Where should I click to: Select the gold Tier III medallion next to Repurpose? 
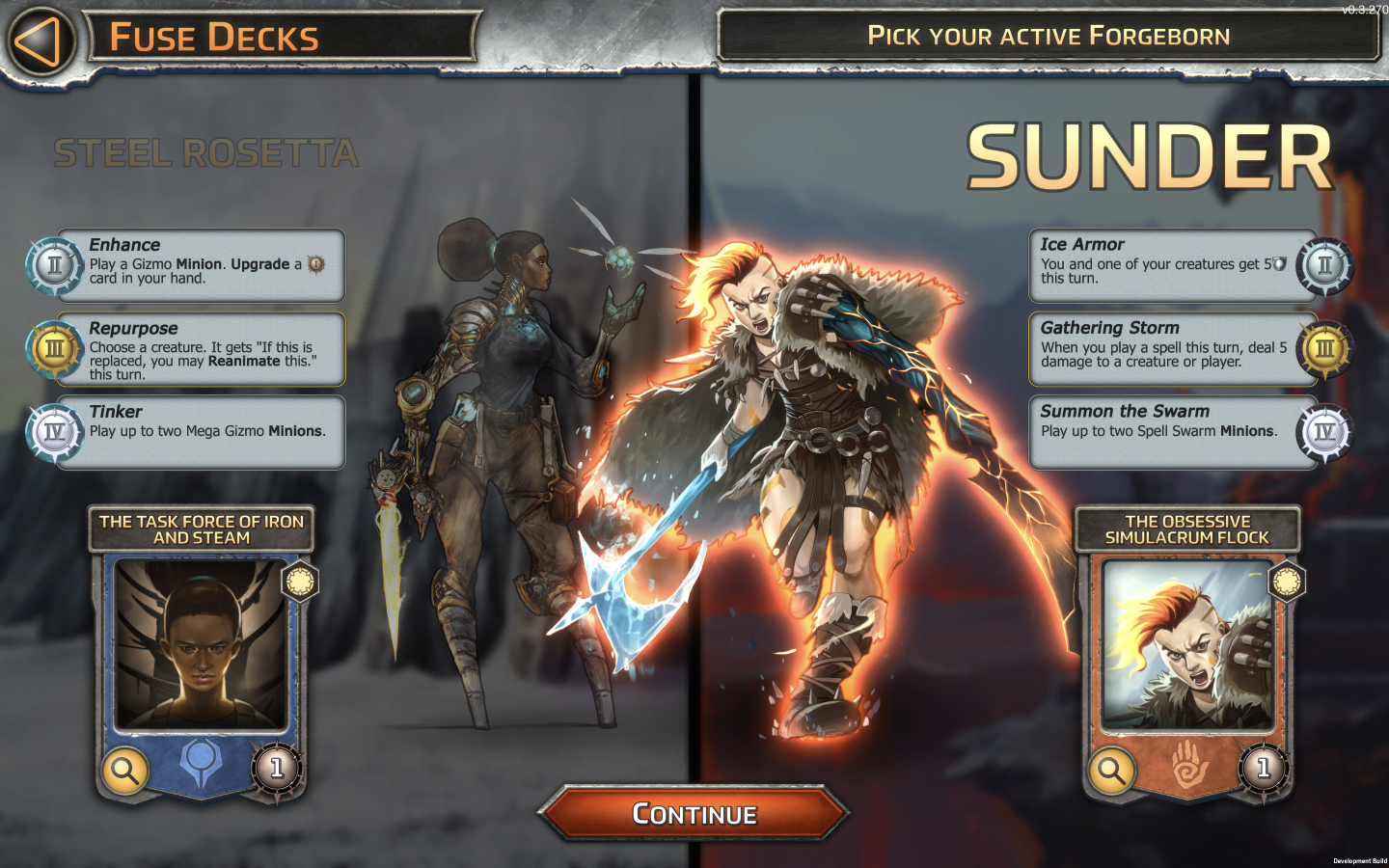(53, 349)
